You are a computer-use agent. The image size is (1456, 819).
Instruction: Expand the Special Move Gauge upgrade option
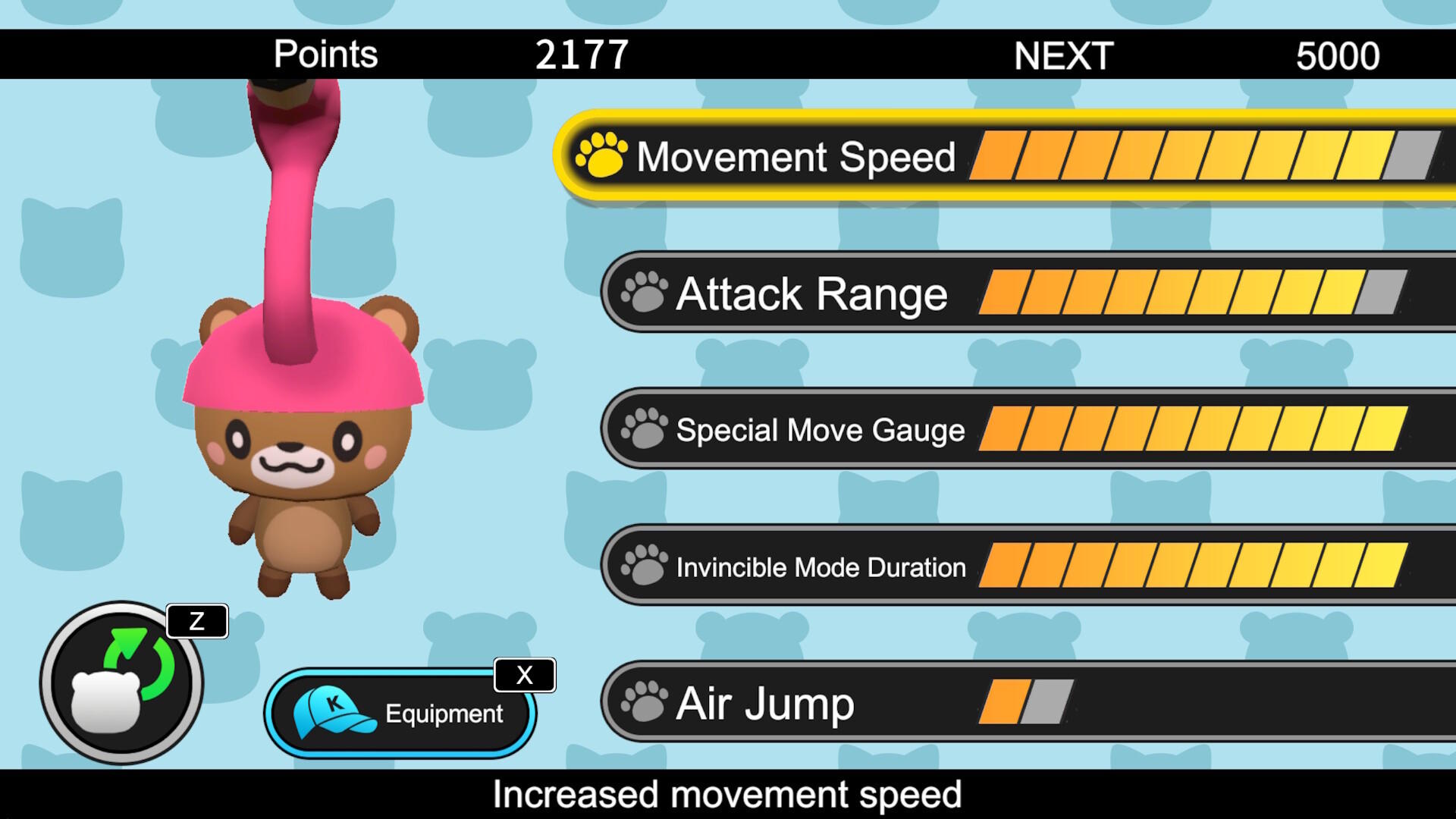[x=819, y=430]
